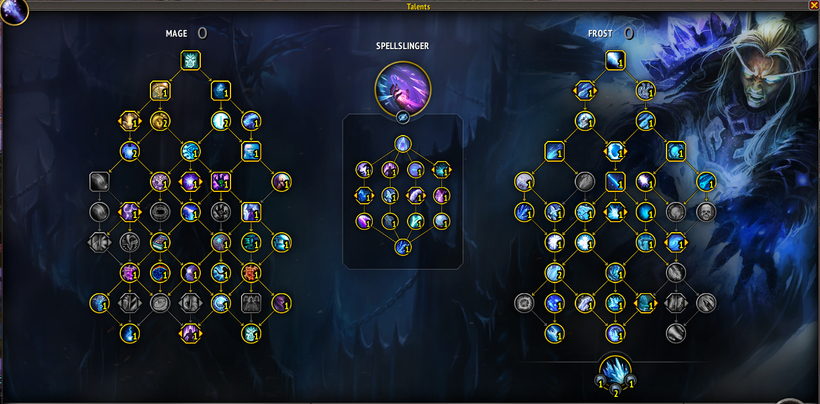The image size is (820, 404).
Task: Toggle the eye icon under Spellslinger portrait
Action: coord(402,117)
